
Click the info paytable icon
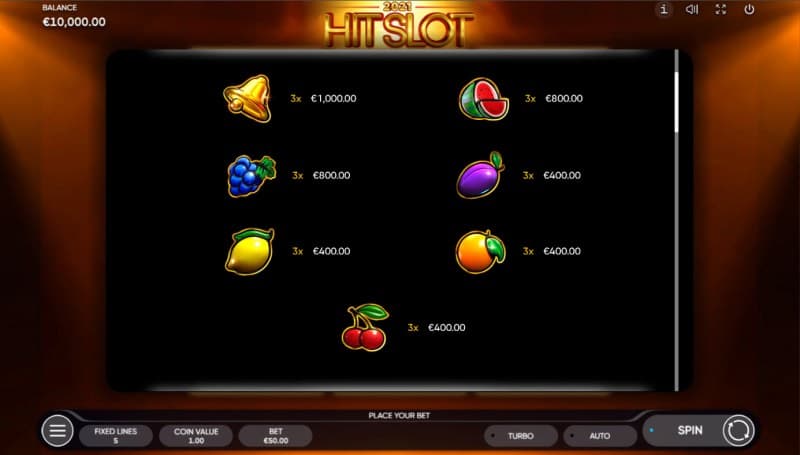663,10
